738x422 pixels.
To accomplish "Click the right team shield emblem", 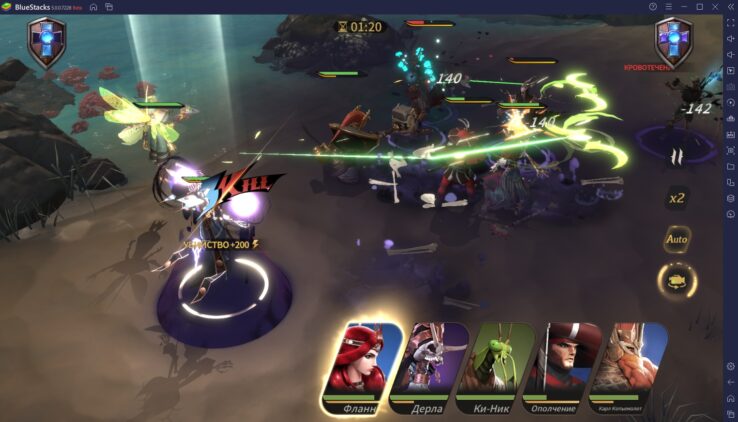I will pyautogui.click(x=673, y=41).
